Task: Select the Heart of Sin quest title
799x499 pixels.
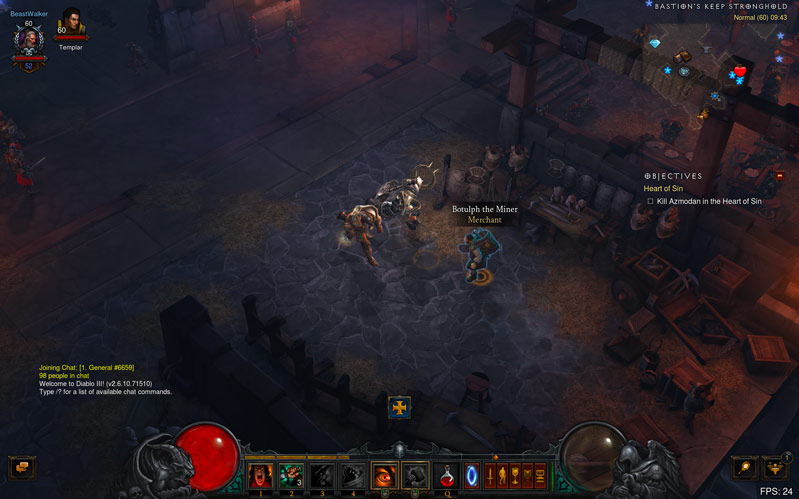Action: coord(663,188)
